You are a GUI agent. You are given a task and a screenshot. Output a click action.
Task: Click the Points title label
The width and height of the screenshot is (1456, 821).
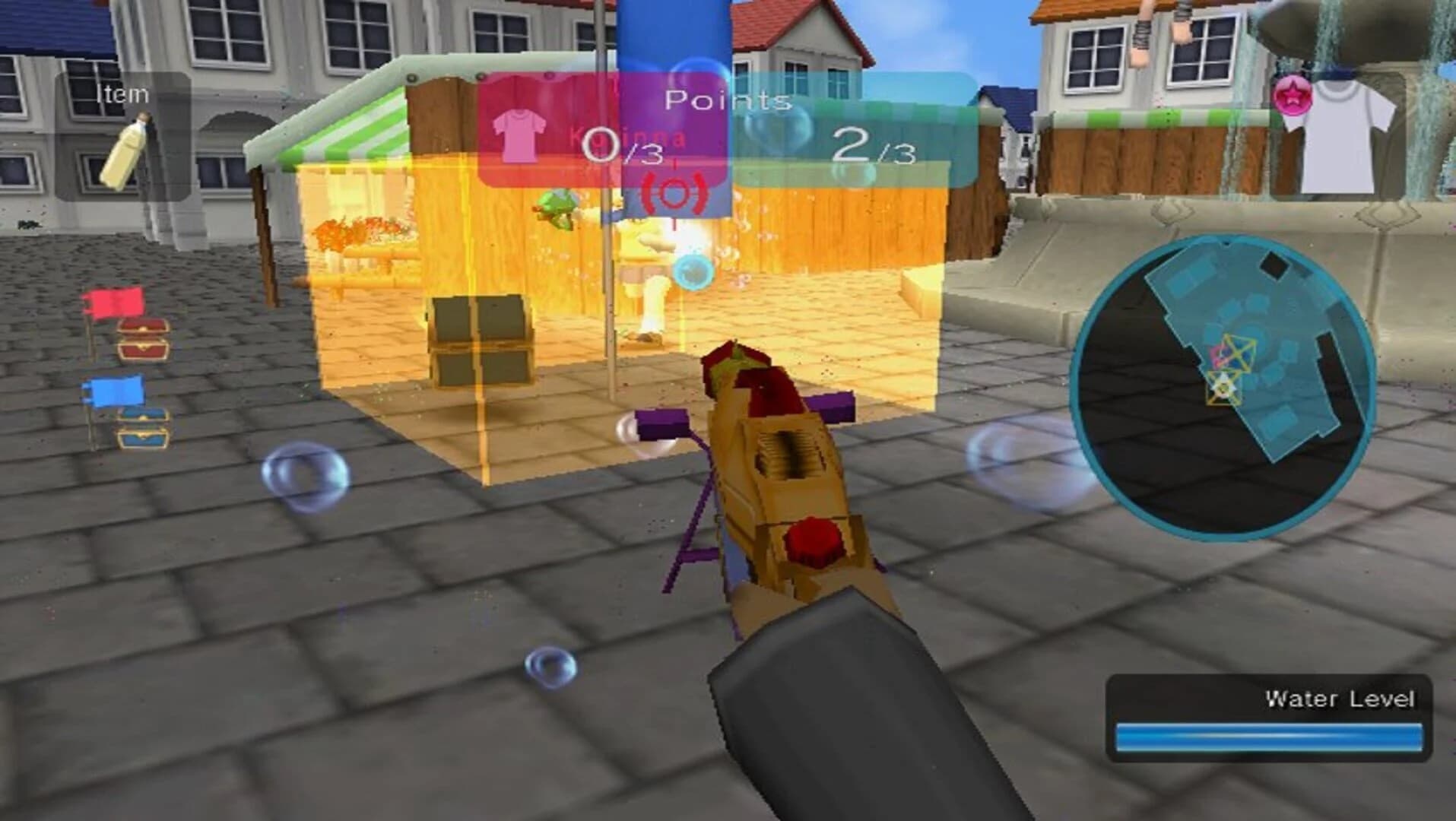point(728,99)
